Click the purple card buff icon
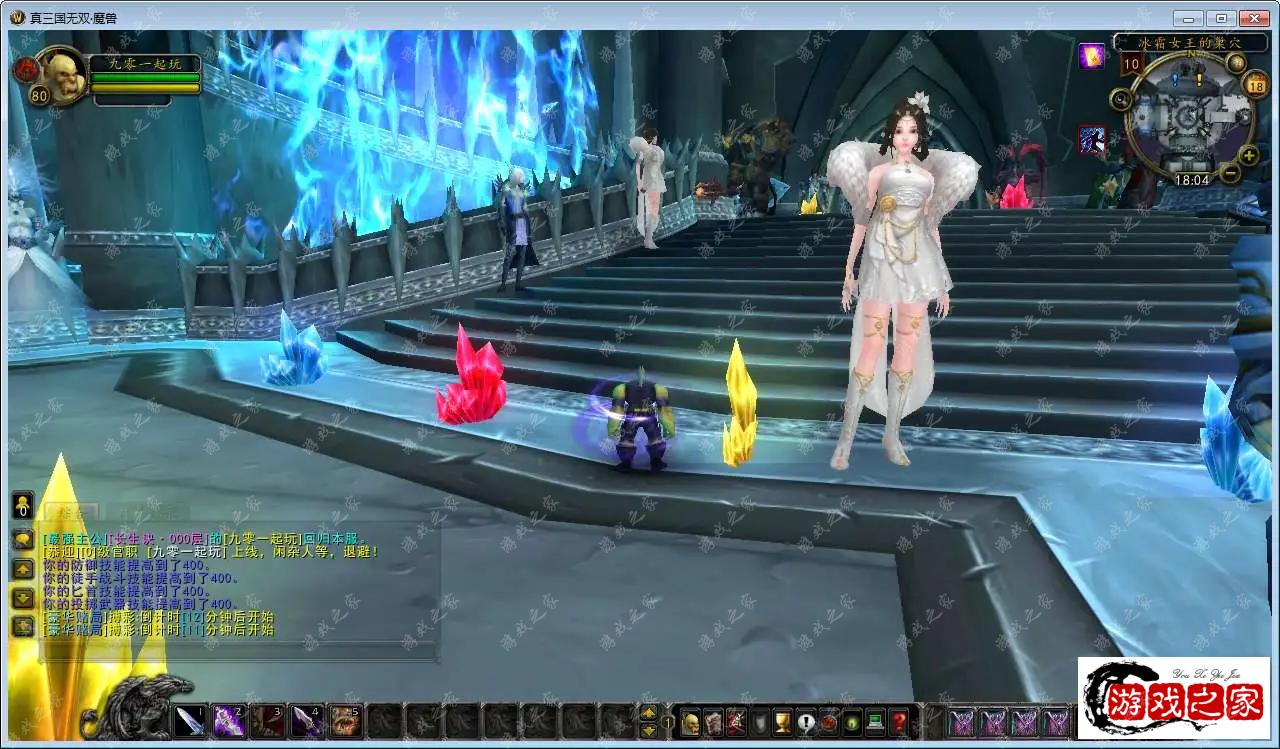This screenshot has width=1280, height=749. click(x=1092, y=57)
